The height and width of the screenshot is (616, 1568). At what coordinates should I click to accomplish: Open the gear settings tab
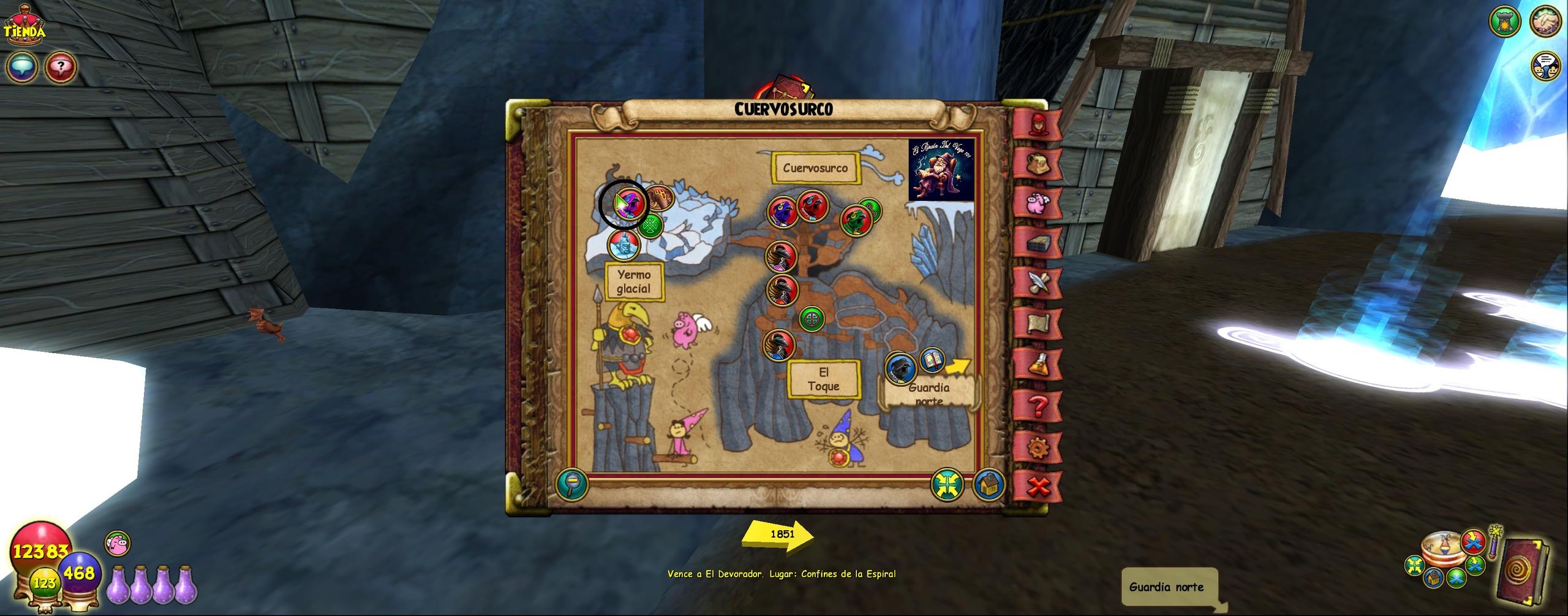pos(1038,448)
